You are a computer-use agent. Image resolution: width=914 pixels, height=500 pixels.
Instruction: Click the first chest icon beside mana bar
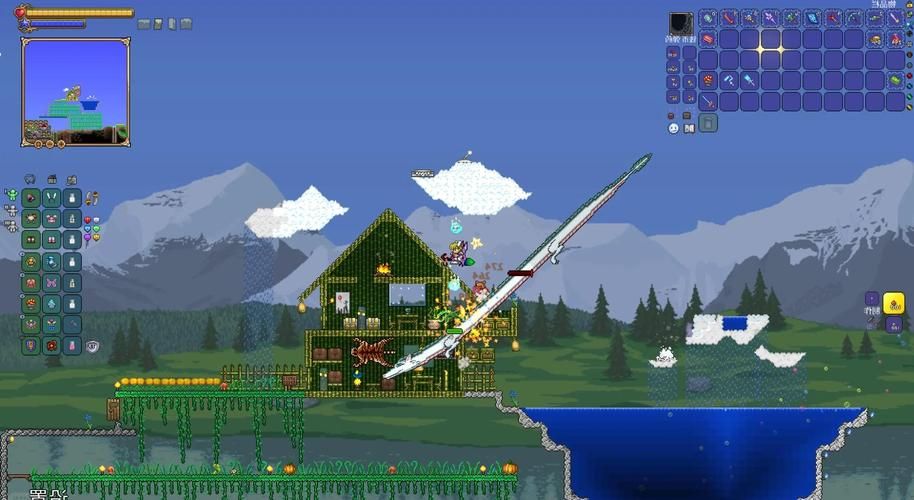tap(144, 23)
